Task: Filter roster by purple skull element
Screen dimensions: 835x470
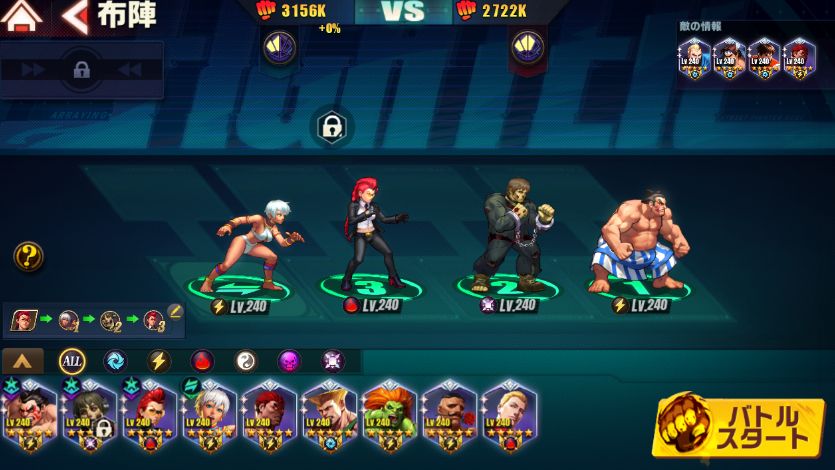Action: (289, 361)
